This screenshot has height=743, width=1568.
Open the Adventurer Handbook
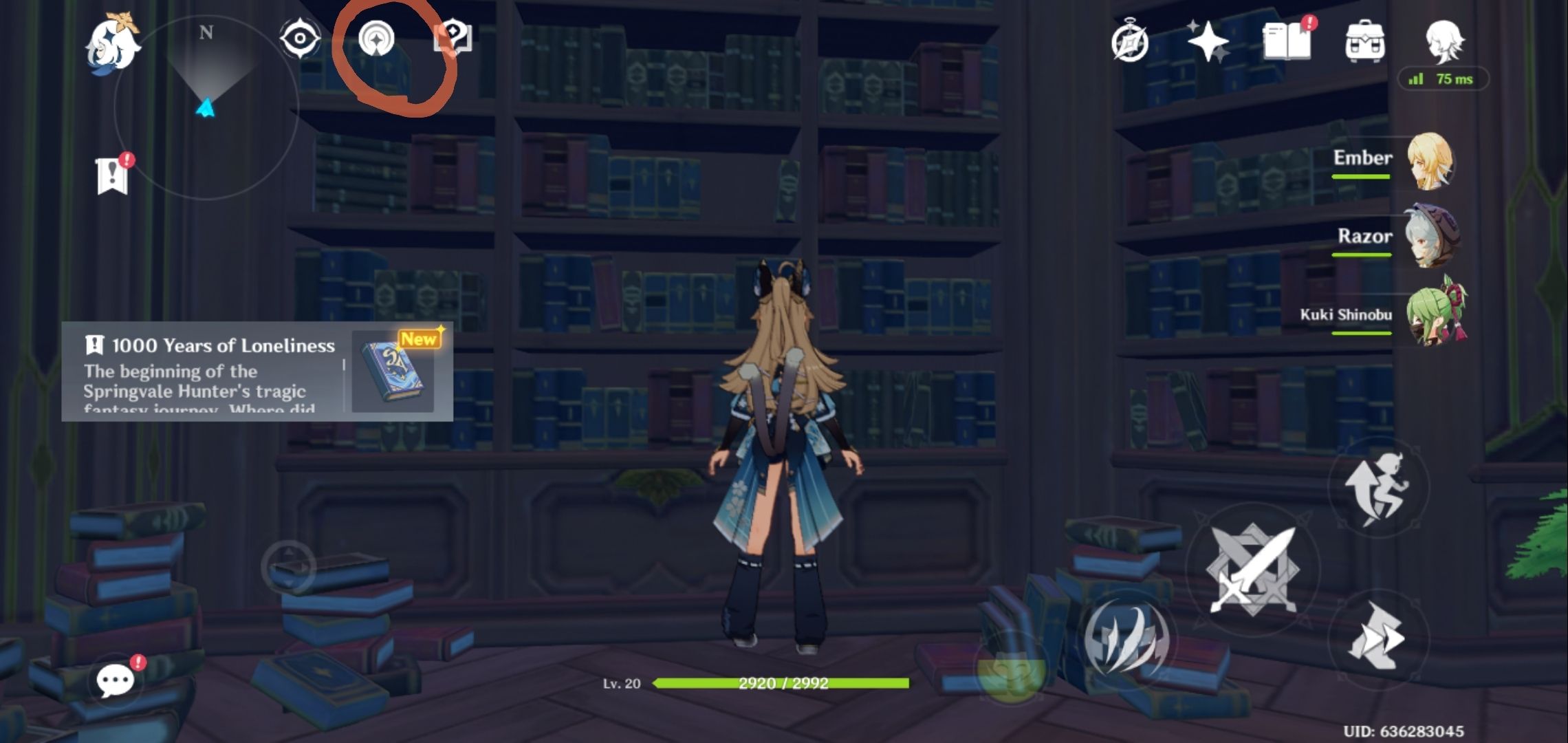(1130, 43)
